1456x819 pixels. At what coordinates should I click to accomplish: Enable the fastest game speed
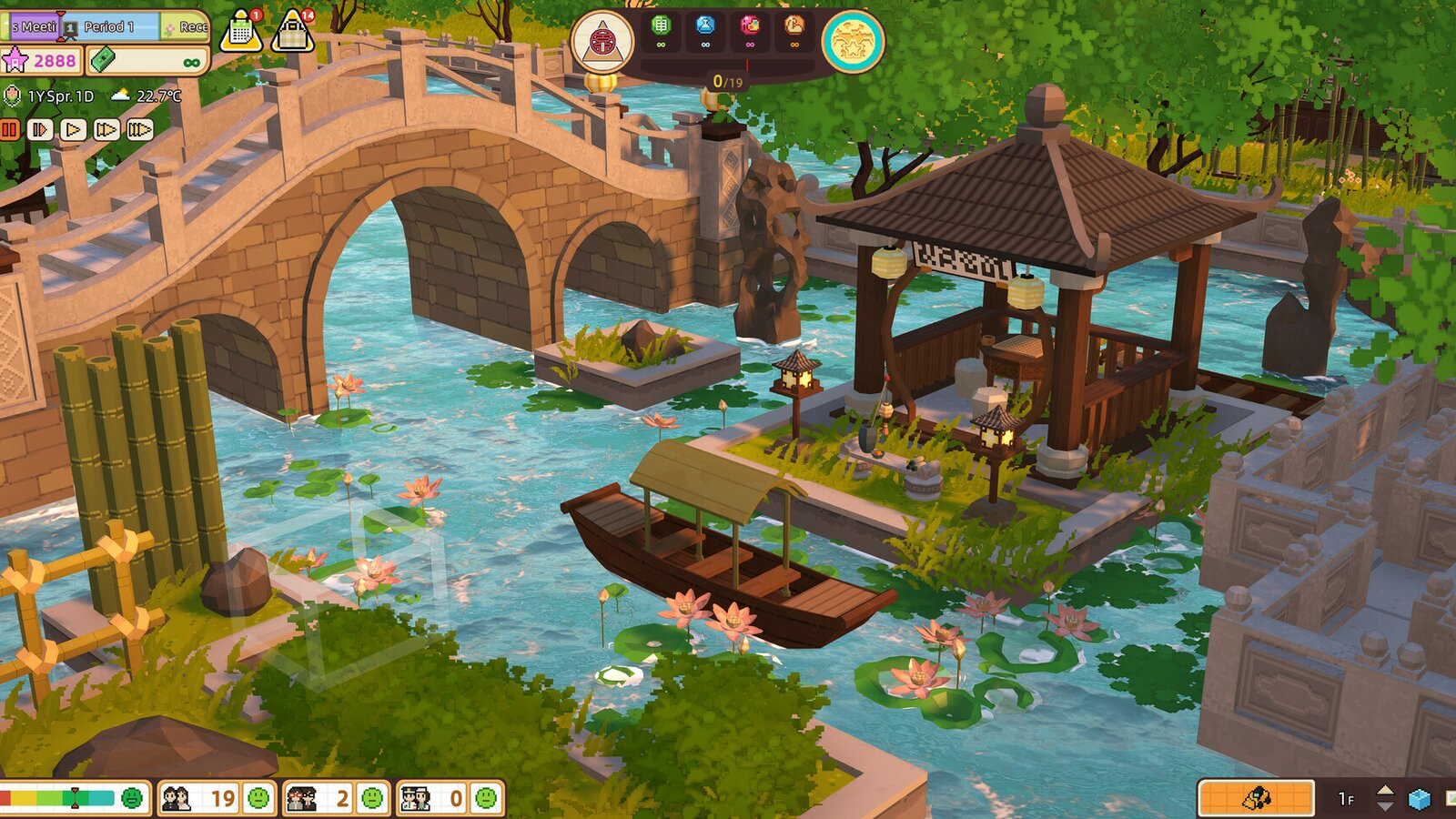(140, 129)
